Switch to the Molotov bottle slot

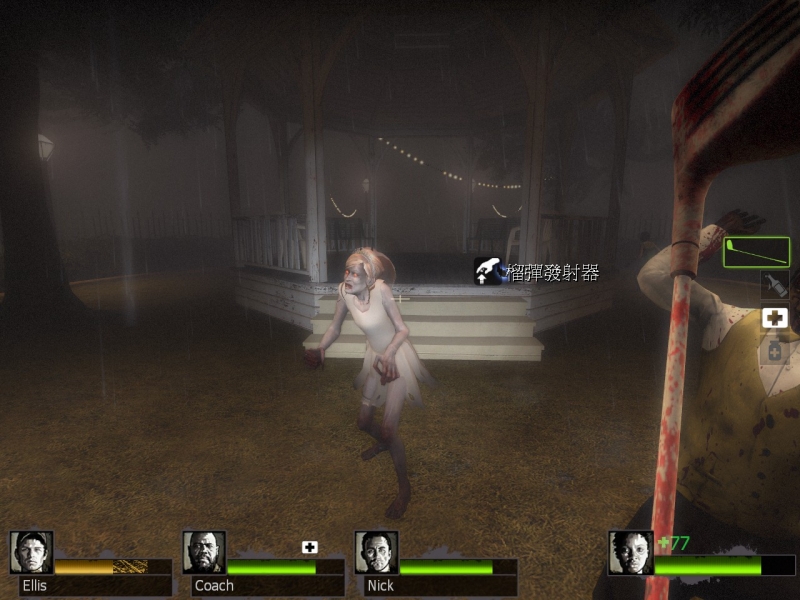(775, 285)
